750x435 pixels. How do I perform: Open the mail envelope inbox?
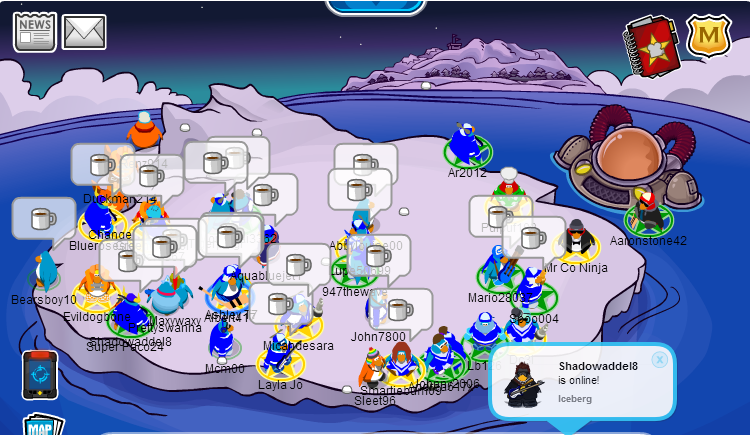pyautogui.click(x=84, y=32)
